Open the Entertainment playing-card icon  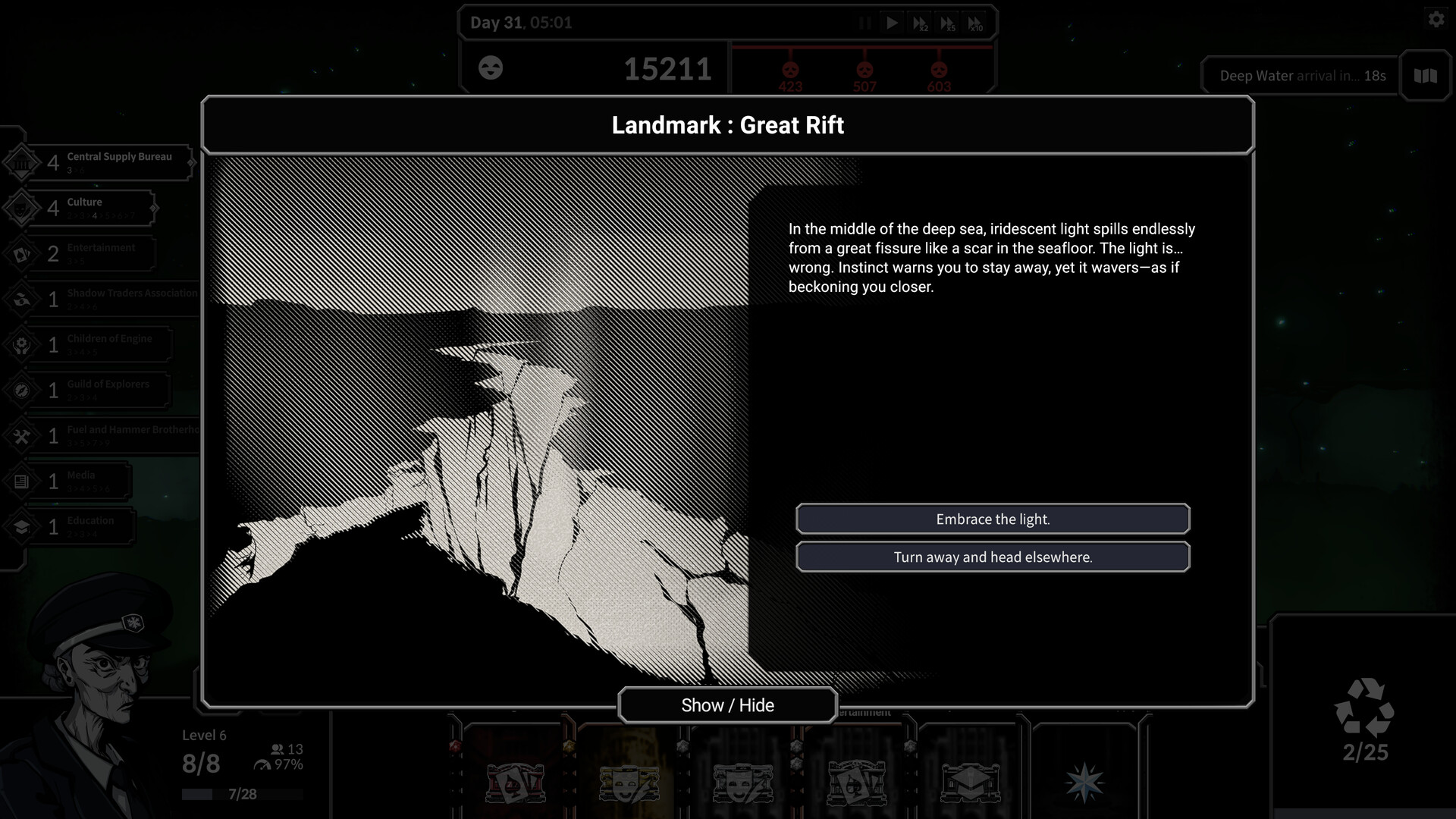23,253
